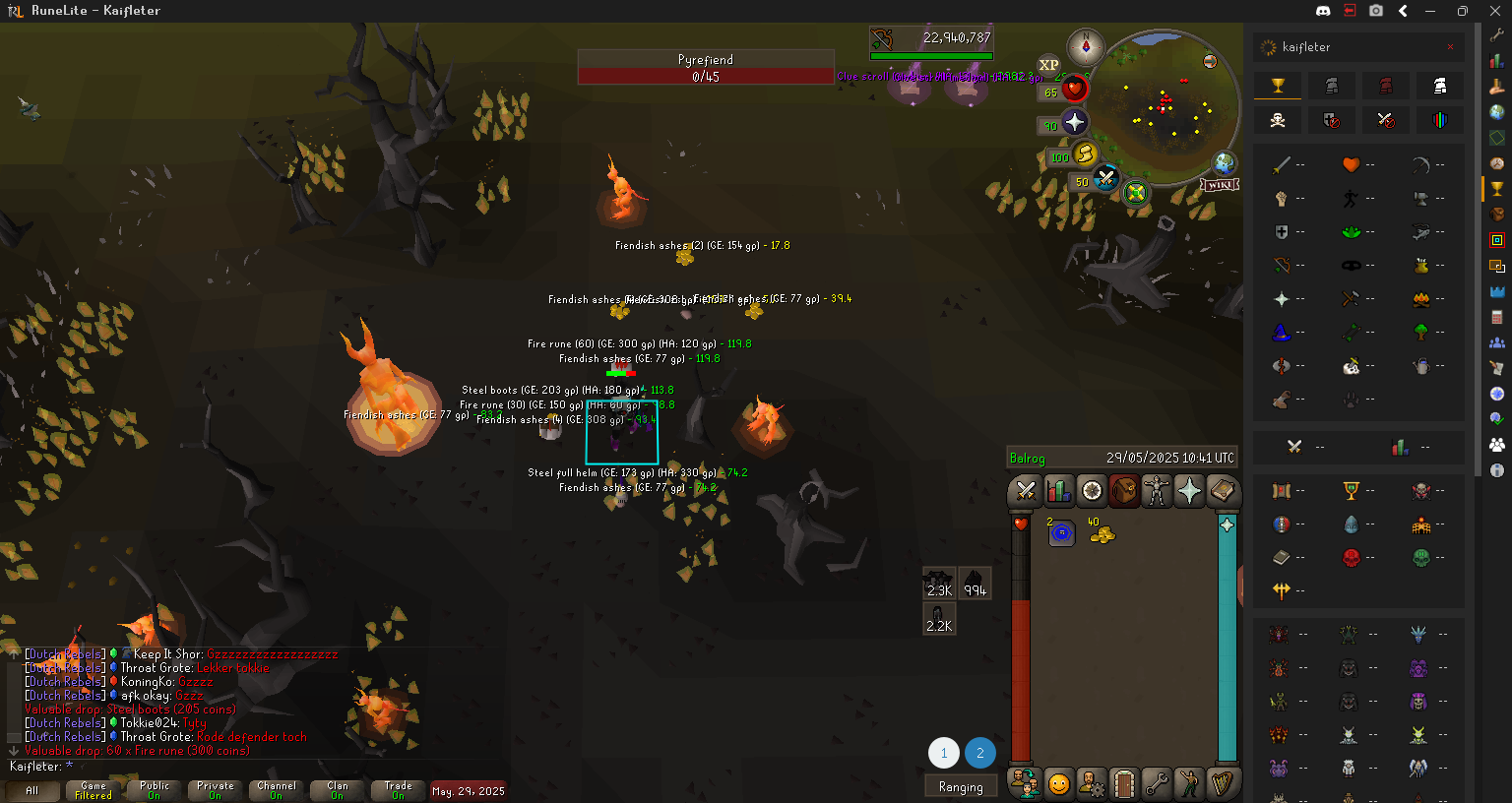Screen dimensions: 1512x803
Task: Open the Combat Options tab
Action: tap(1026, 490)
